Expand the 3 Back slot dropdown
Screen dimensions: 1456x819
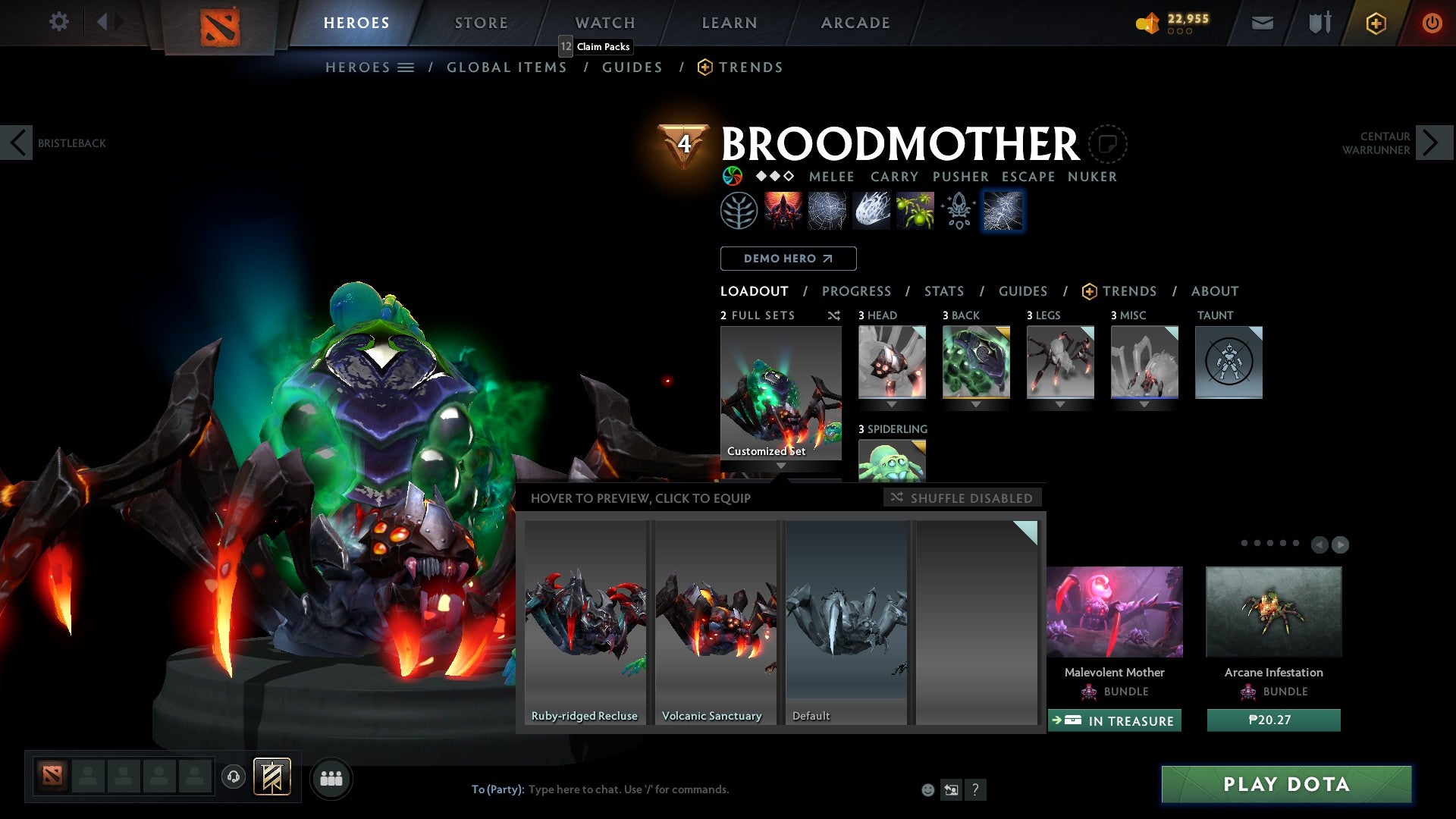coord(976,404)
